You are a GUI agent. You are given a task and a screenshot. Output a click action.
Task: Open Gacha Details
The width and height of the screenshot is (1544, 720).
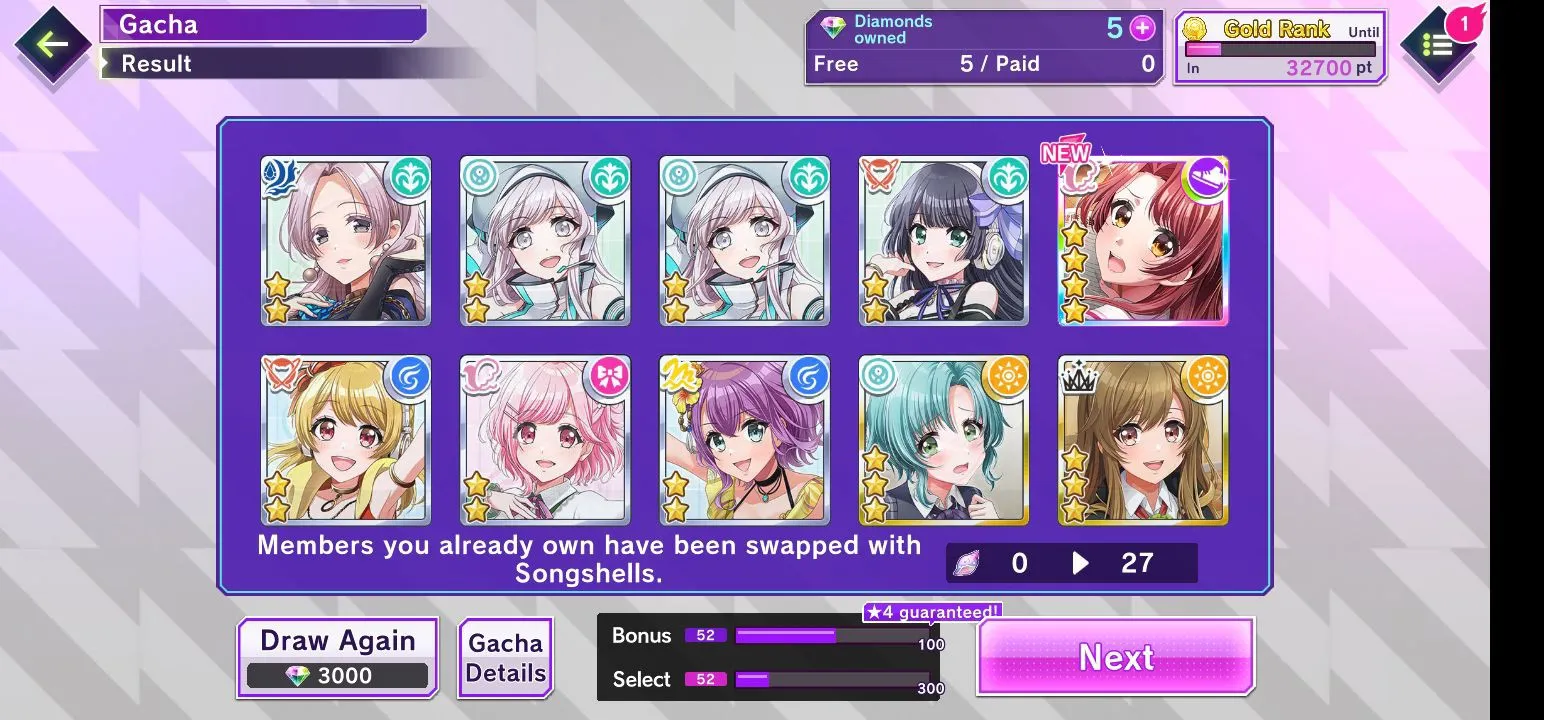[505, 658]
